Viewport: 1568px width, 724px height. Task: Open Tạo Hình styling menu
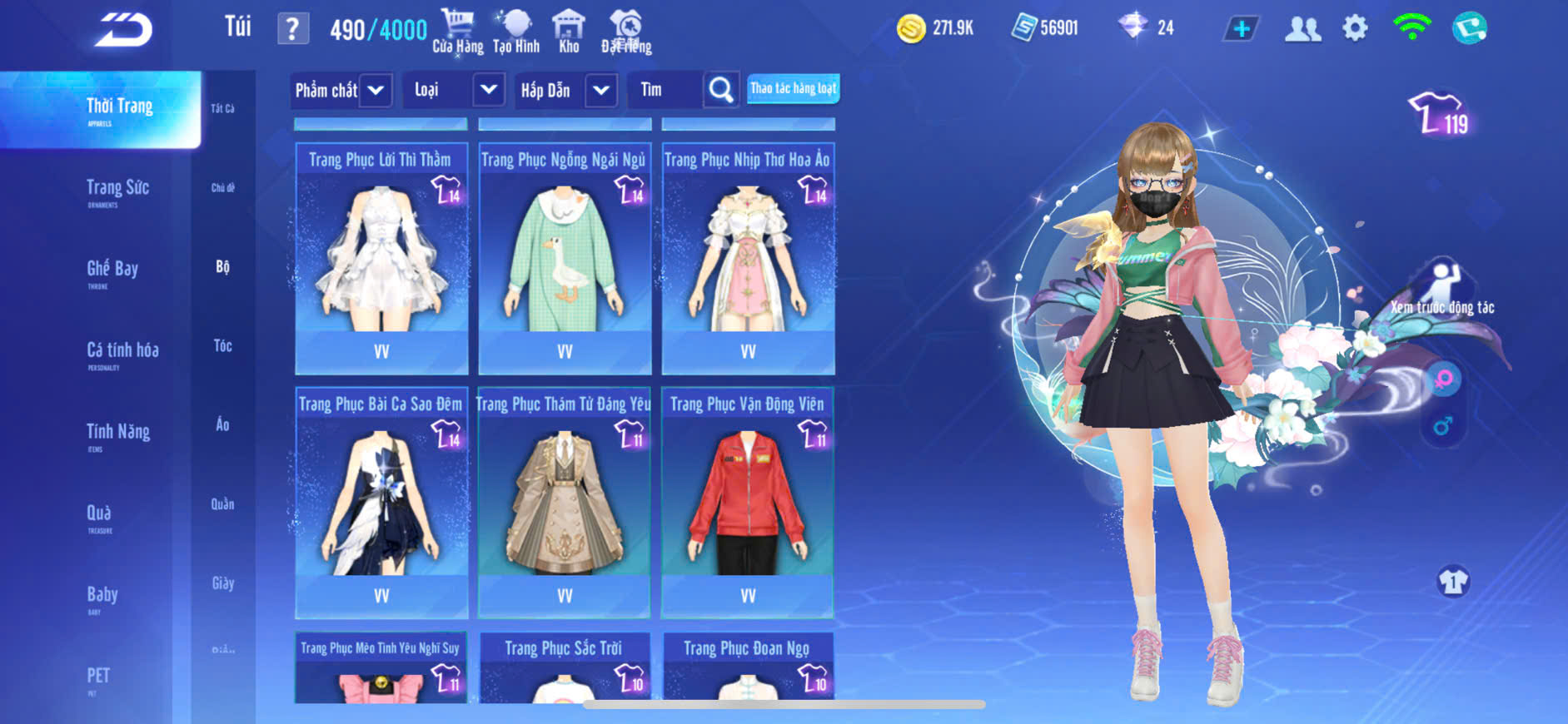pos(516,32)
